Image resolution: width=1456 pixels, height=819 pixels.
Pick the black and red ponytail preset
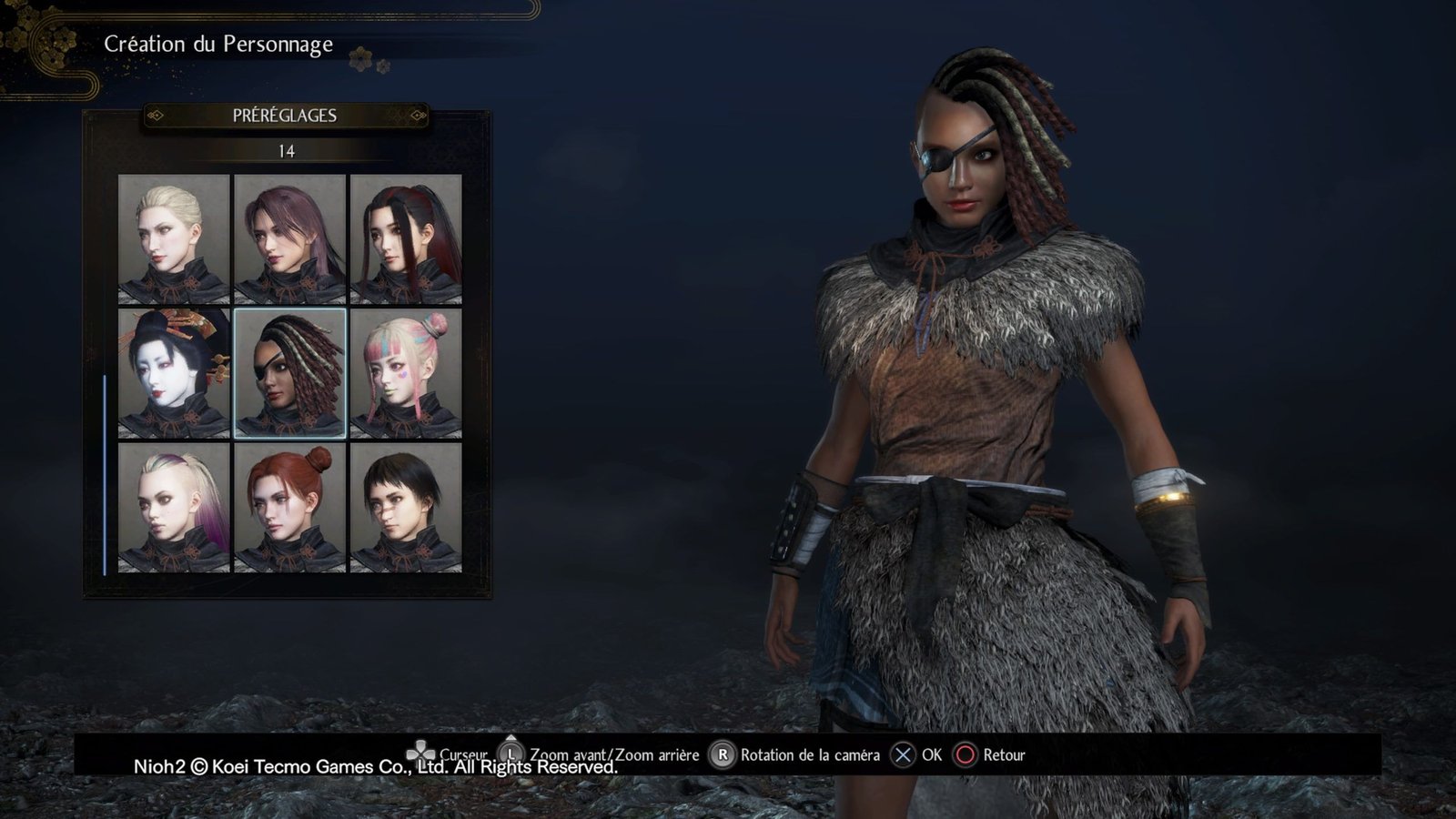coord(406,238)
